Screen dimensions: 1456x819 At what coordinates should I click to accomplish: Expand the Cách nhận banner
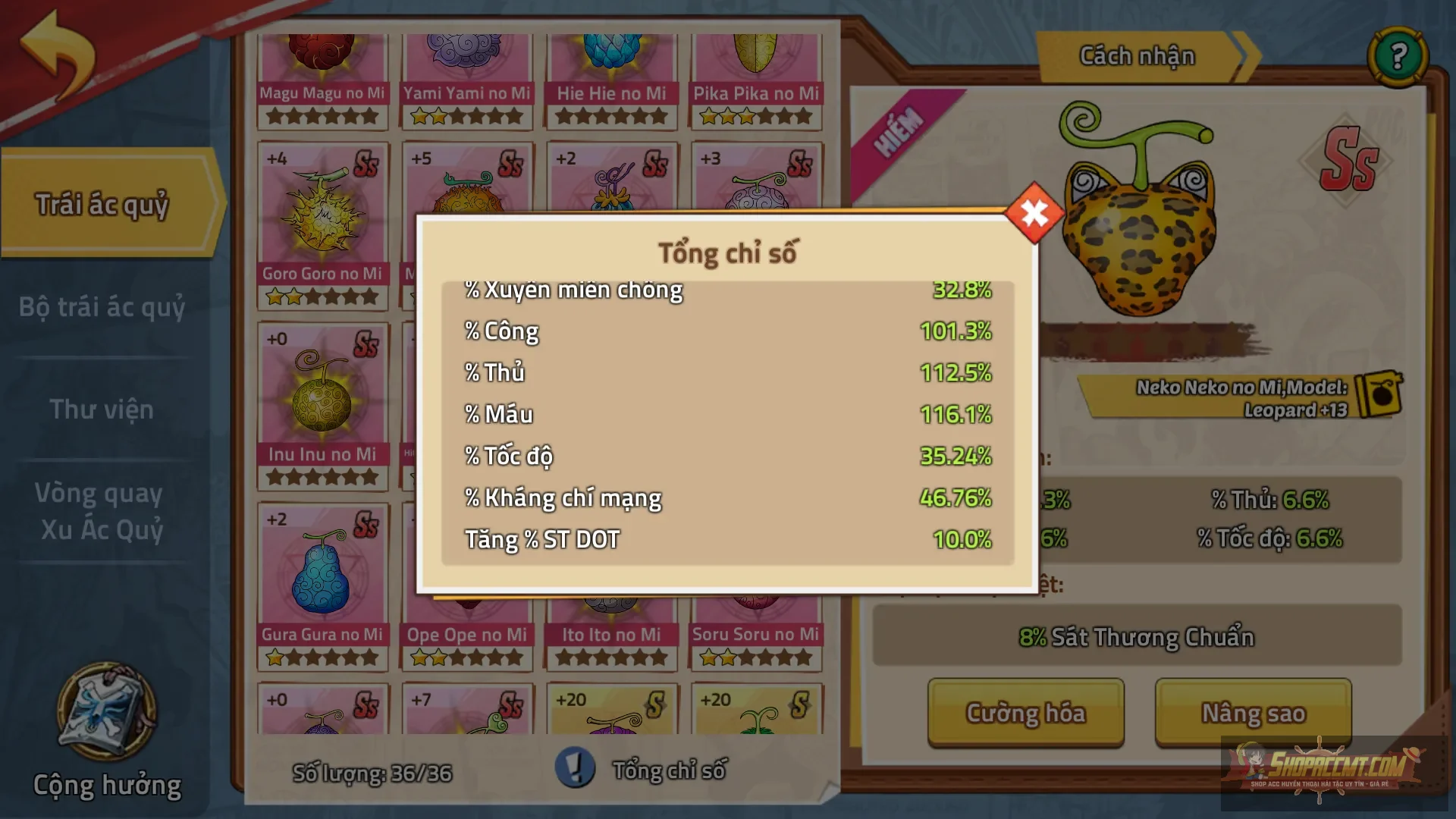[1137, 55]
